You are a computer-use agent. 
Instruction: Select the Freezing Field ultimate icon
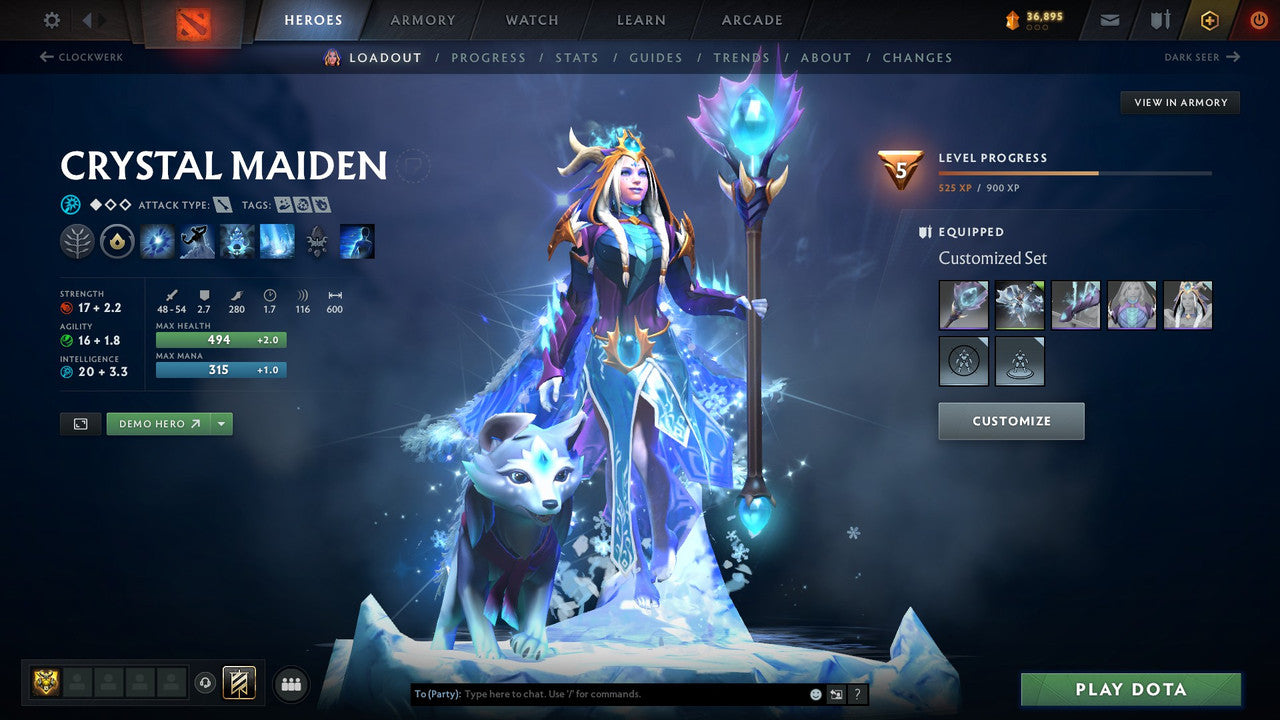point(277,241)
